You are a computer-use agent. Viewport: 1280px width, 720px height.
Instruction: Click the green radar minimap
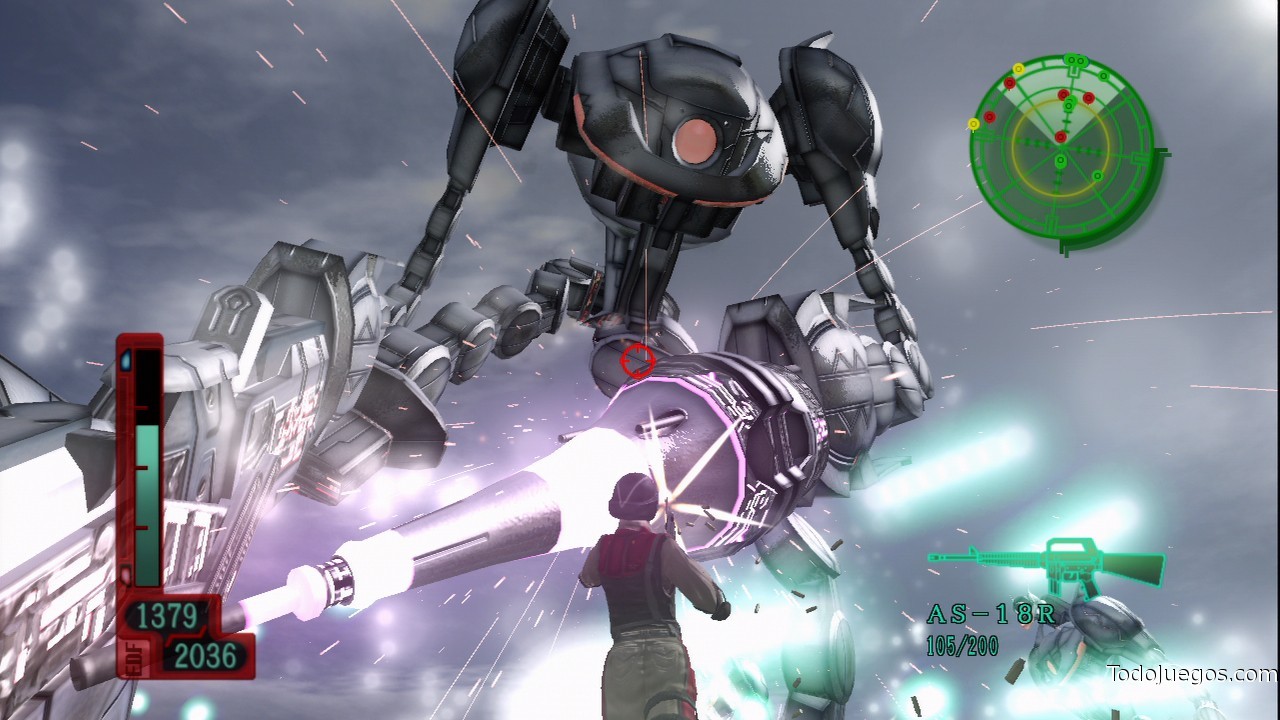[1060, 145]
